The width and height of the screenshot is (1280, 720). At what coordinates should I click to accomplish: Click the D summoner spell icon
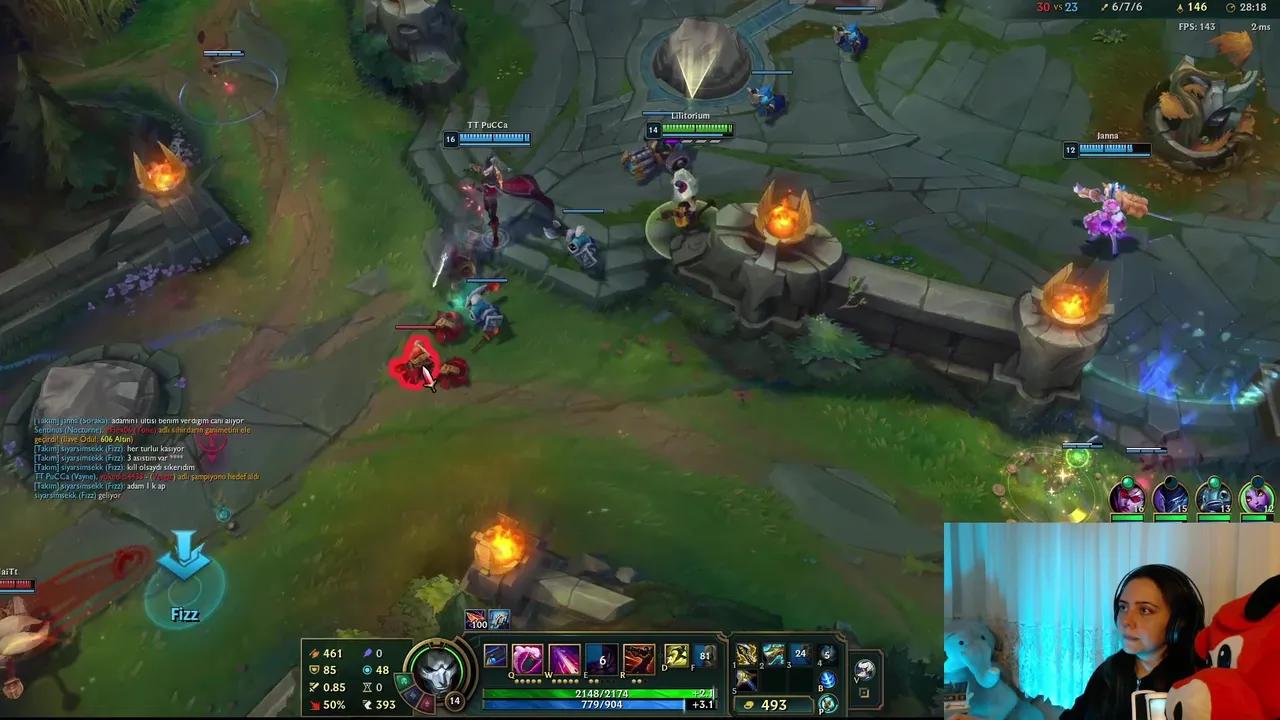(675, 655)
